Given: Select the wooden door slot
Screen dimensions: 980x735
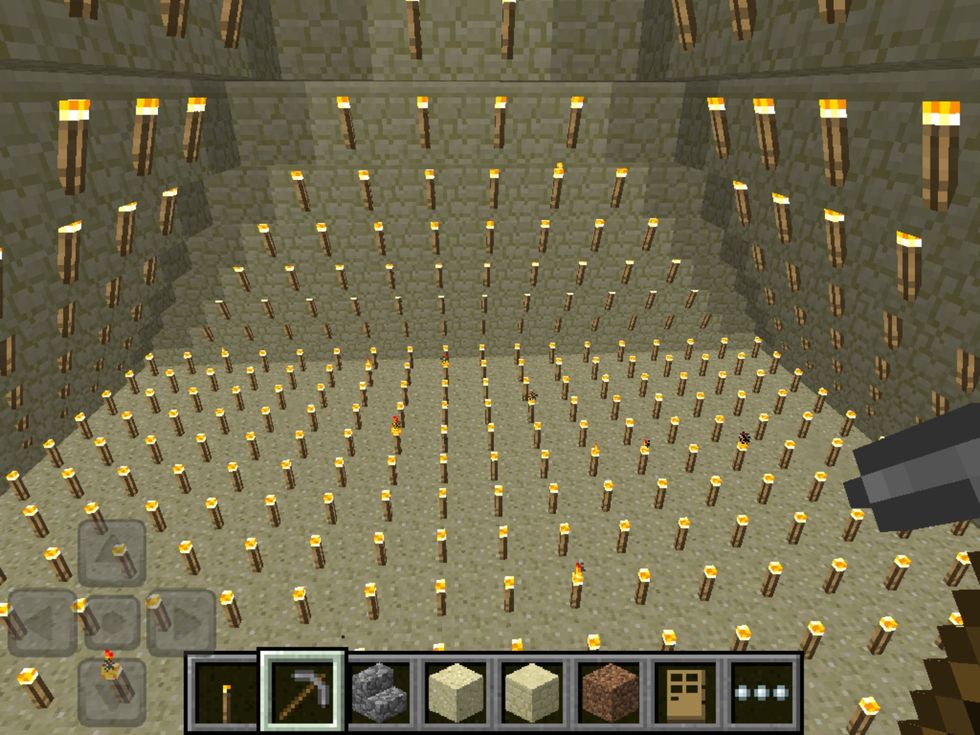Looking at the screenshot, I should [x=687, y=692].
